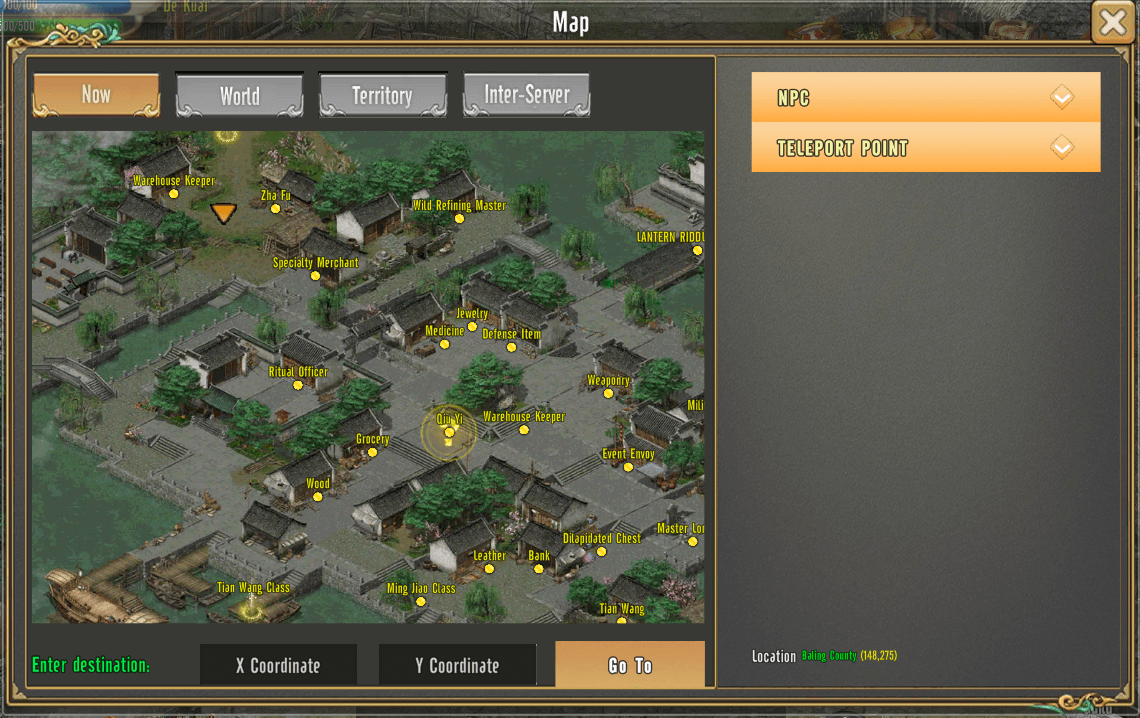Choose the Event Envoy map marker
Image resolution: width=1140 pixels, height=718 pixels.
[628, 467]
